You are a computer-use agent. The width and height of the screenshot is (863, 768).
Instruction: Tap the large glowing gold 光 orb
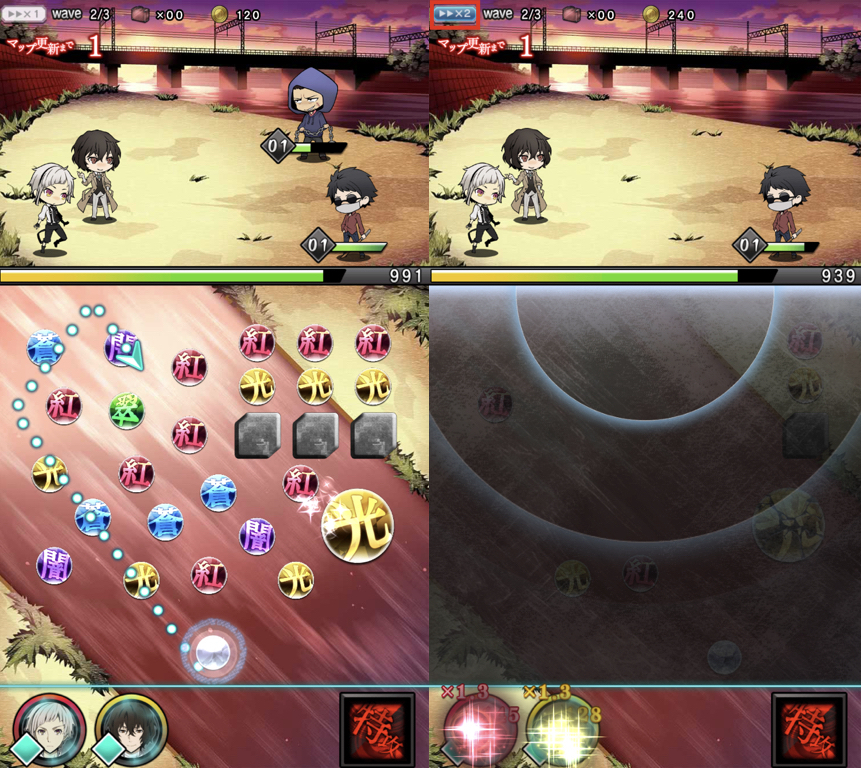(357, 525)
